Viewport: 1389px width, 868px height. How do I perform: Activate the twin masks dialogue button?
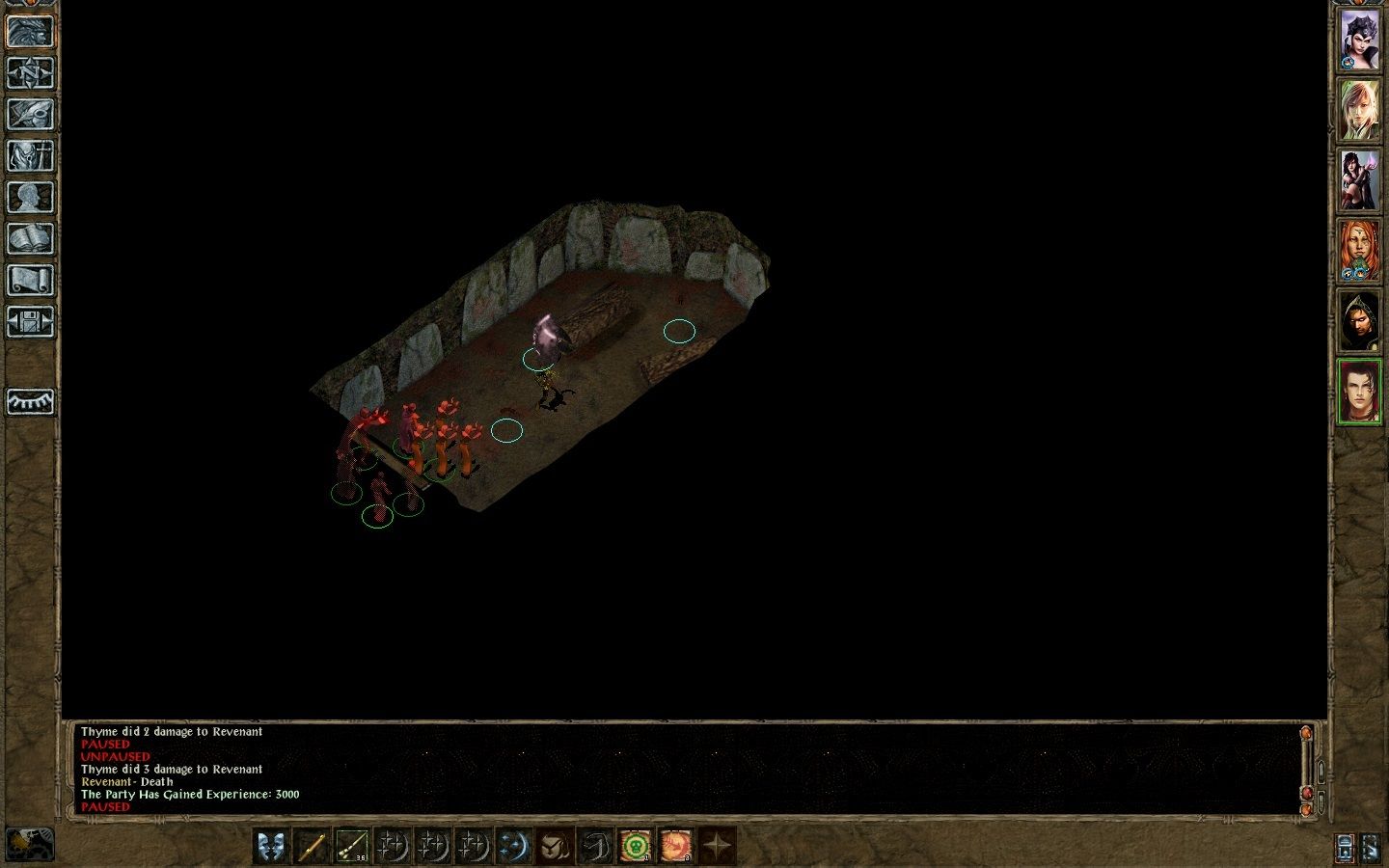click(x=272, y=847)
